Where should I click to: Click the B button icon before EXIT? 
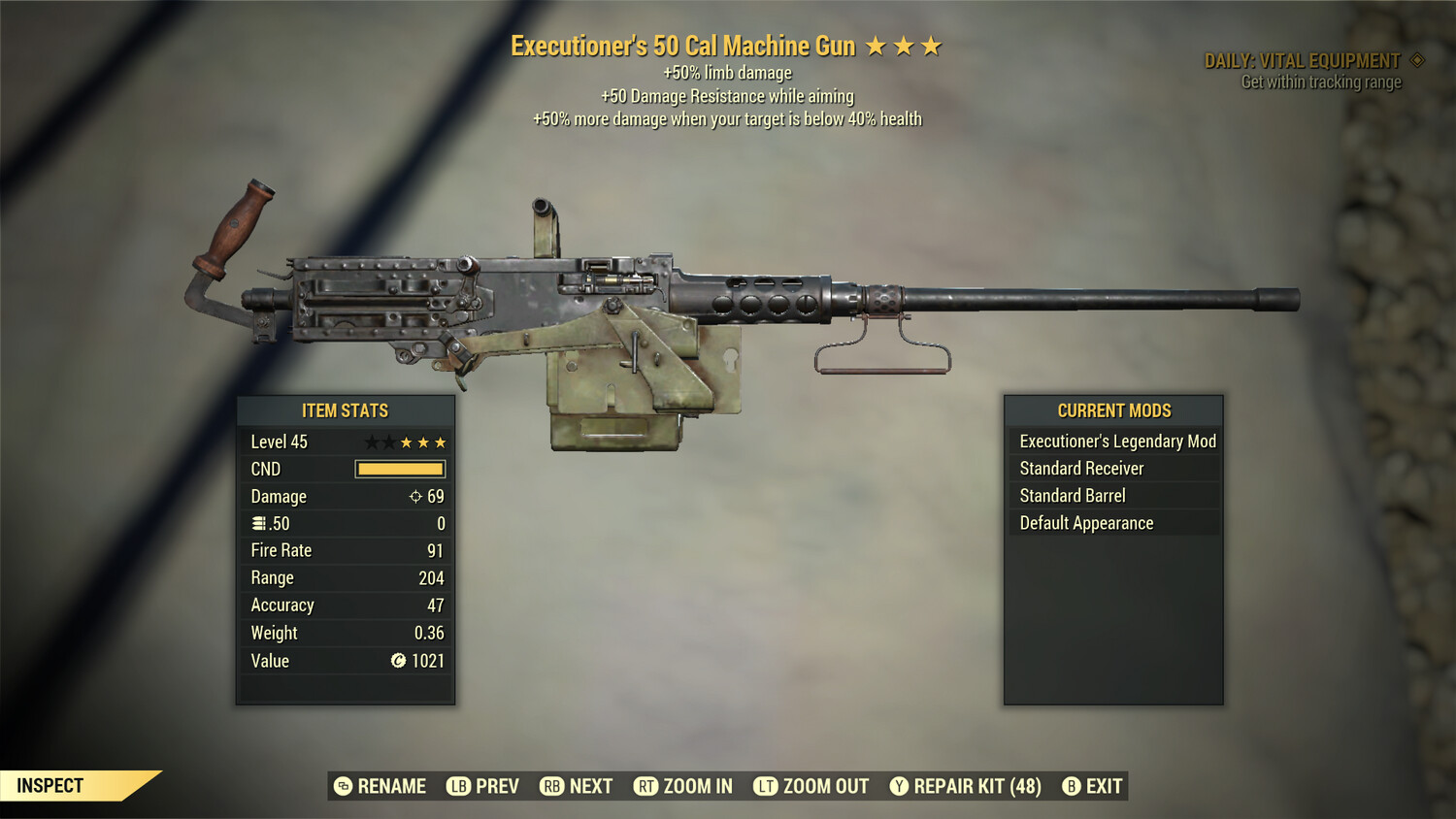tap(1071, 786)
